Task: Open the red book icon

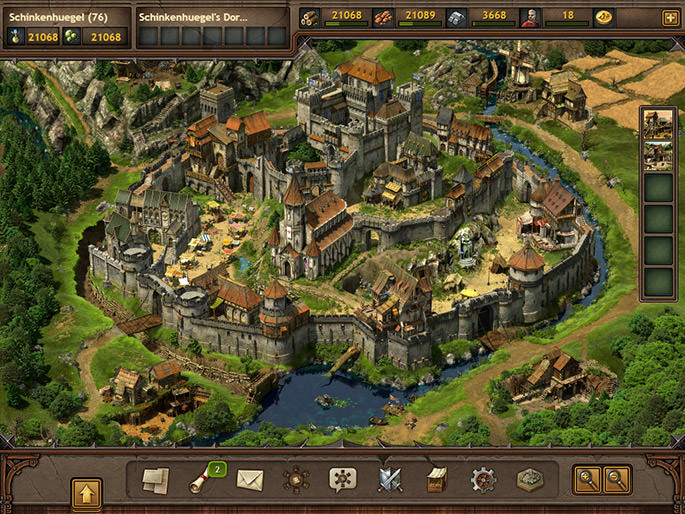Action: [436, 480]
